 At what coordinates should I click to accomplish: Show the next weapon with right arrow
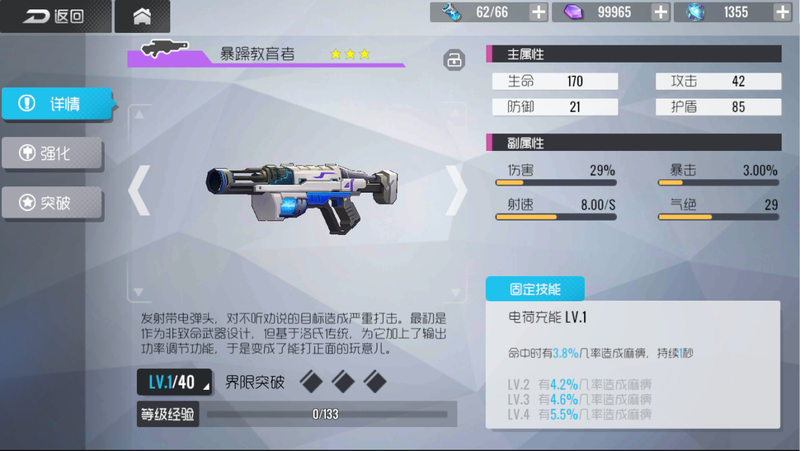[455, 189]
